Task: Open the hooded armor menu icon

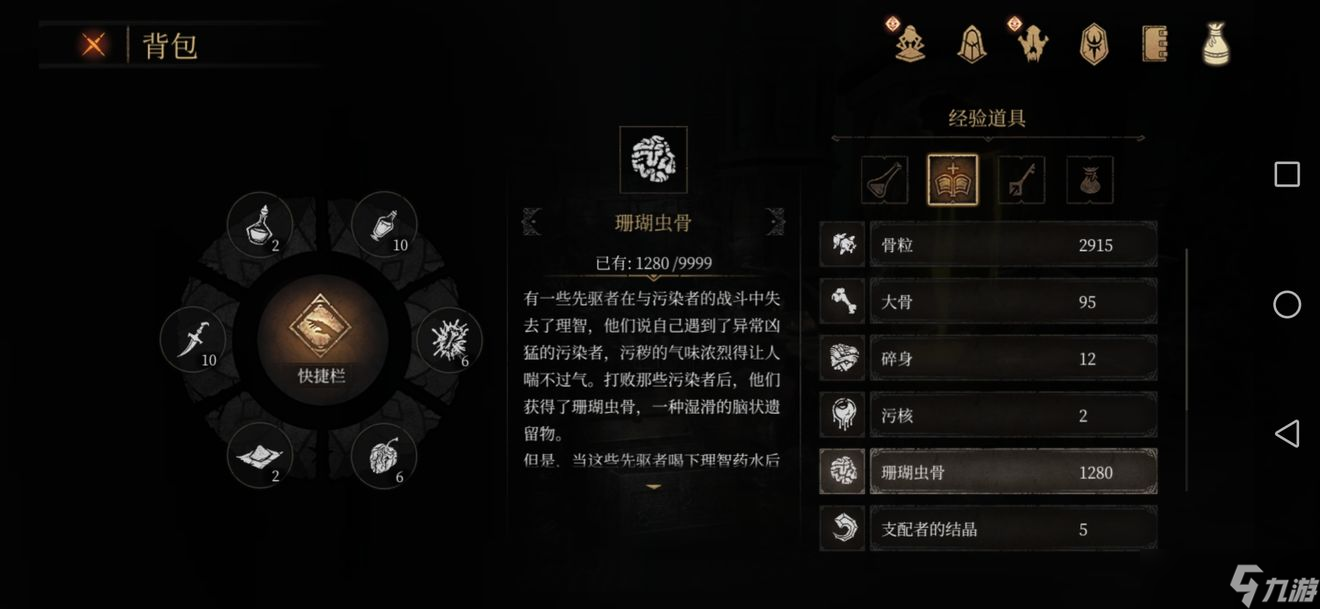Action: [970, 43]
